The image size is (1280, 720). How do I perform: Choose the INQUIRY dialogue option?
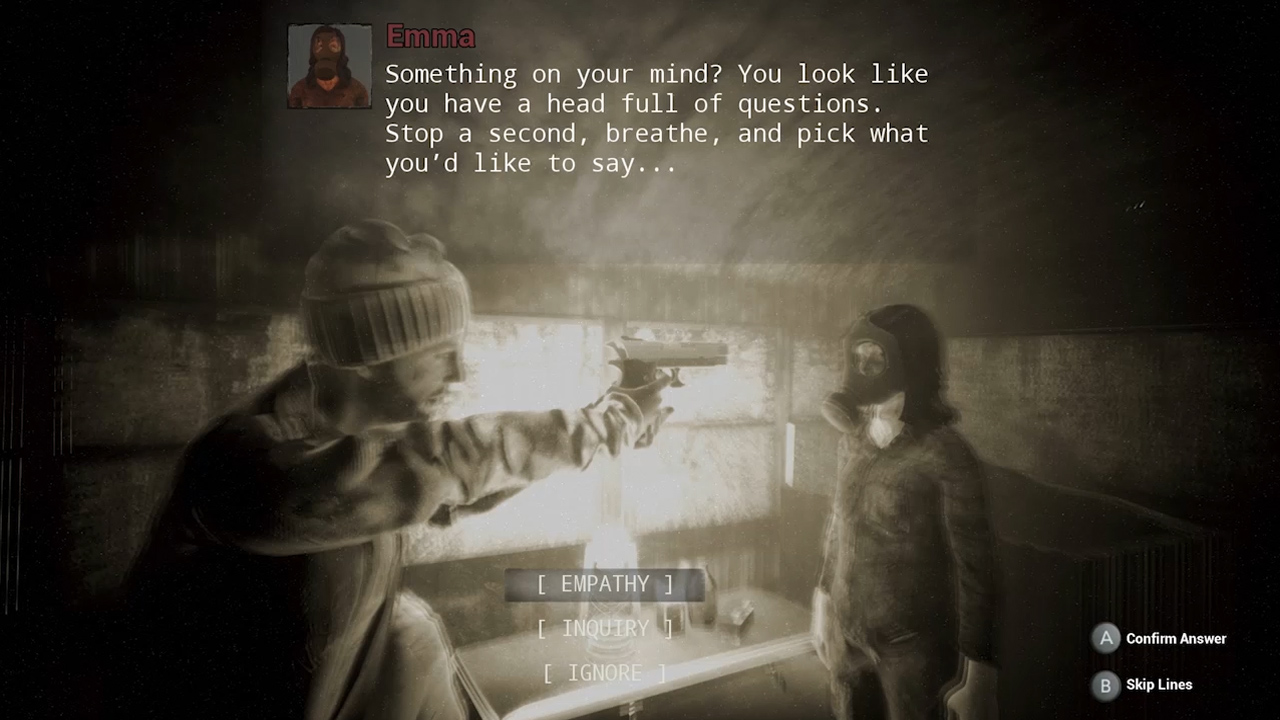point(604,628)
